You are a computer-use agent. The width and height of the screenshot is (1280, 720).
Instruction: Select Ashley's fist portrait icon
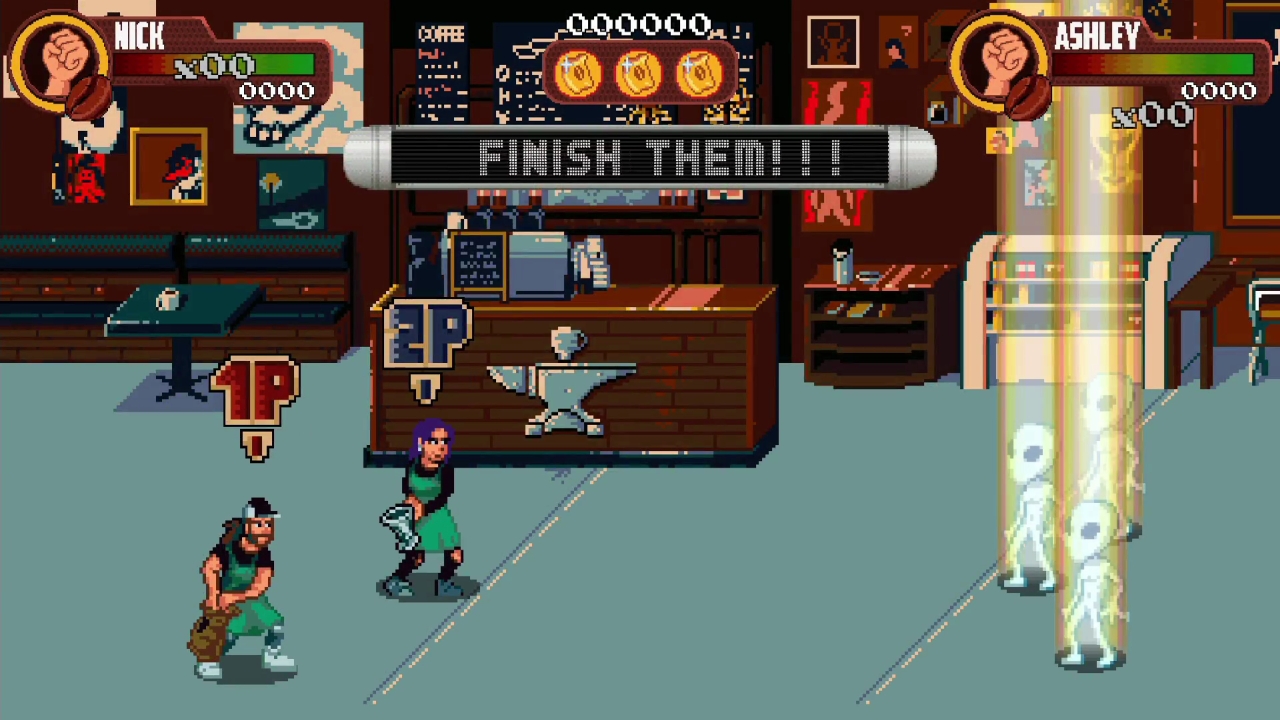[x=1003, y=62]
